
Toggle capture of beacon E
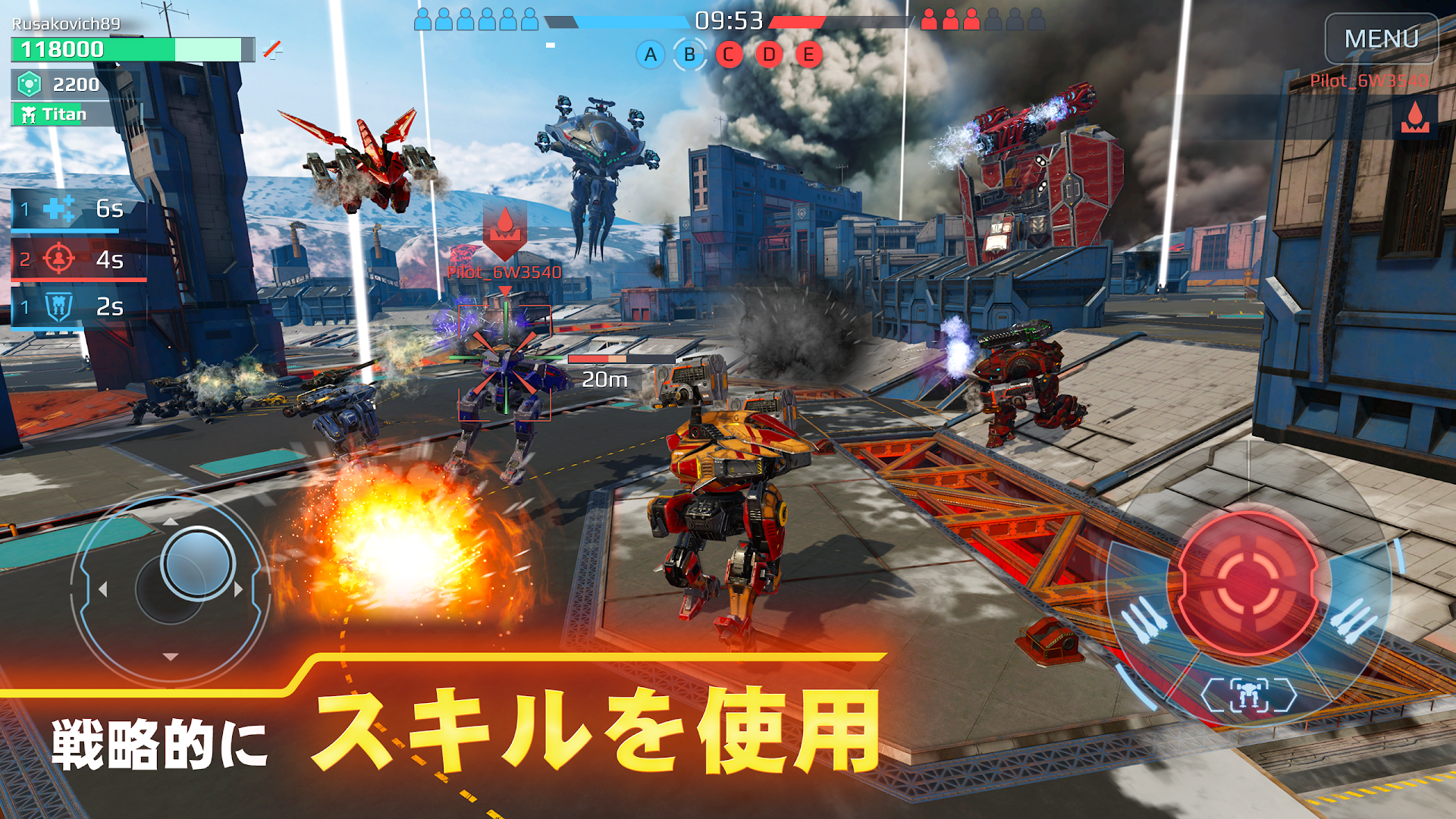(x=808, y=55)
